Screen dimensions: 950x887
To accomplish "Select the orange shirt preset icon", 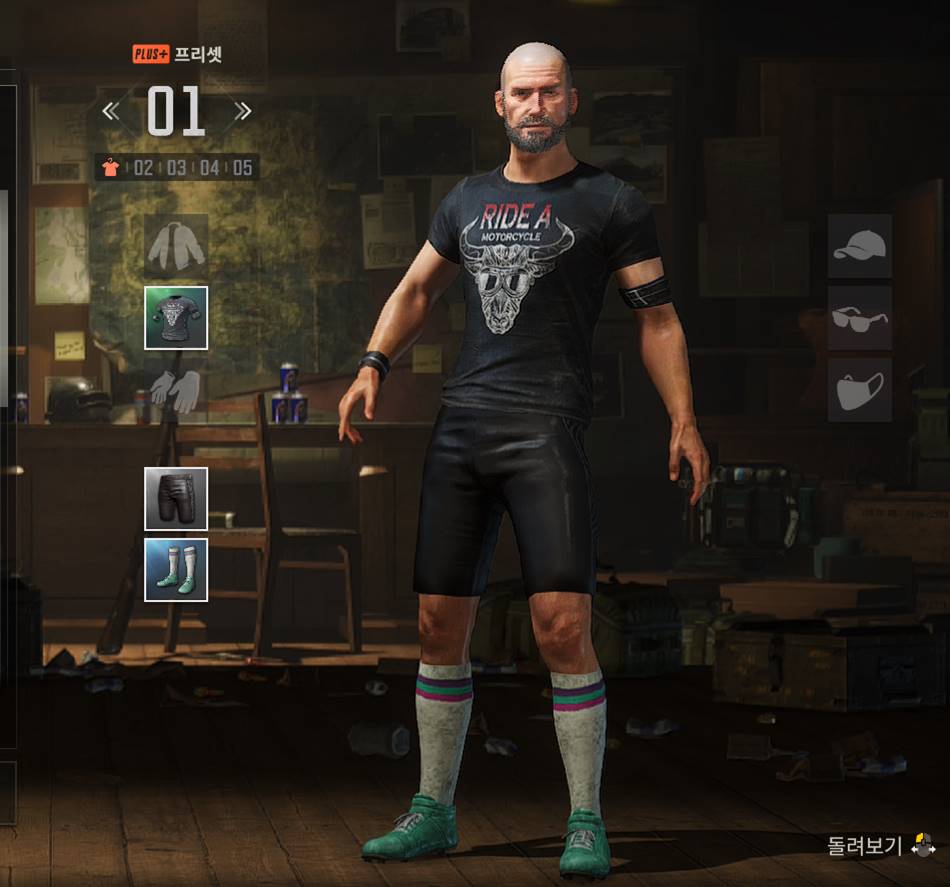I will (x=111, y=167).
